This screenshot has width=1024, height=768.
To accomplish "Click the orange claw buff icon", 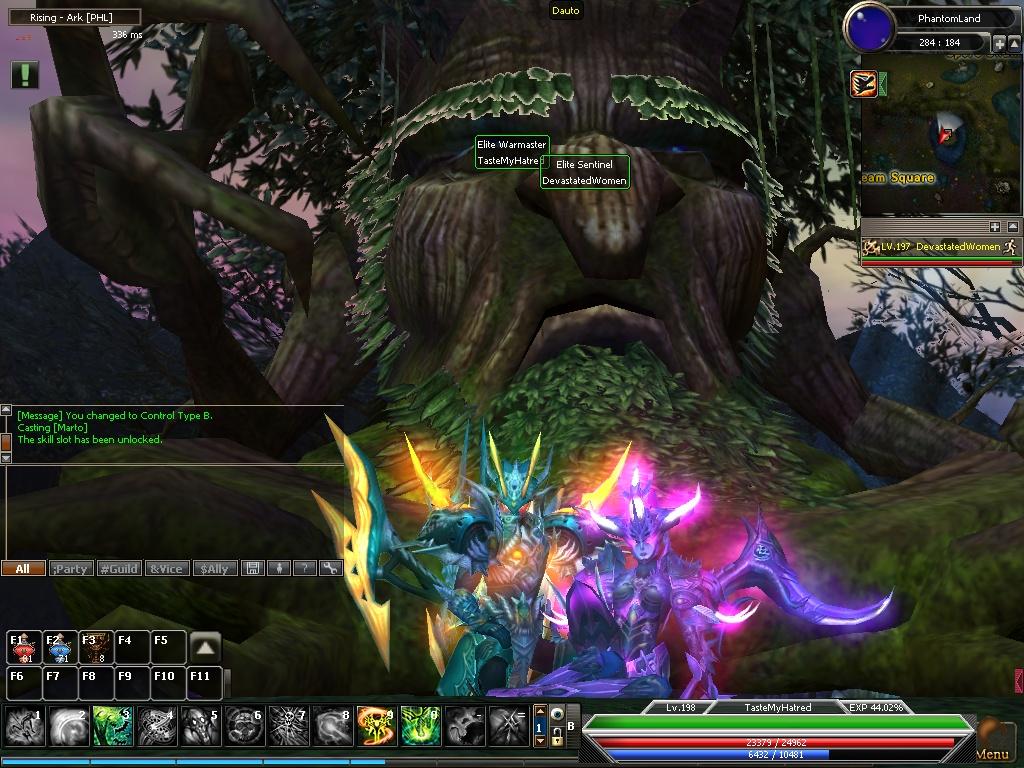I will click(864, 84).
